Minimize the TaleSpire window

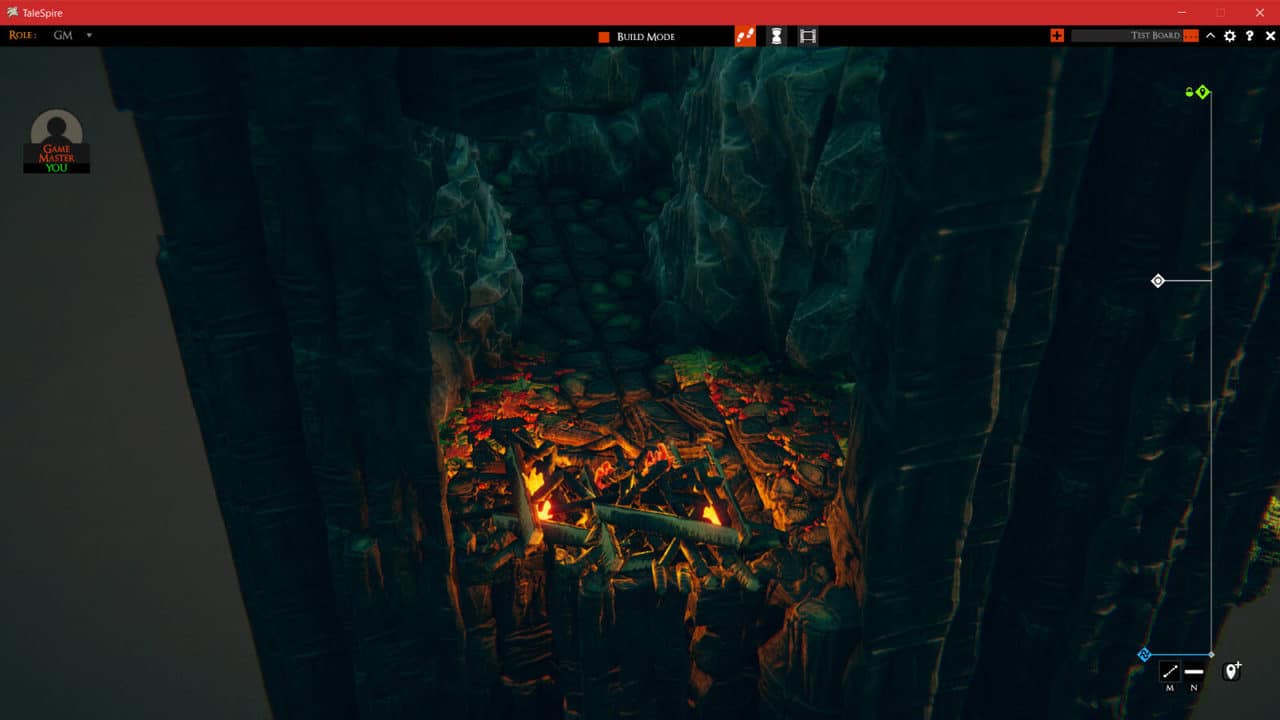[1183, 12]
